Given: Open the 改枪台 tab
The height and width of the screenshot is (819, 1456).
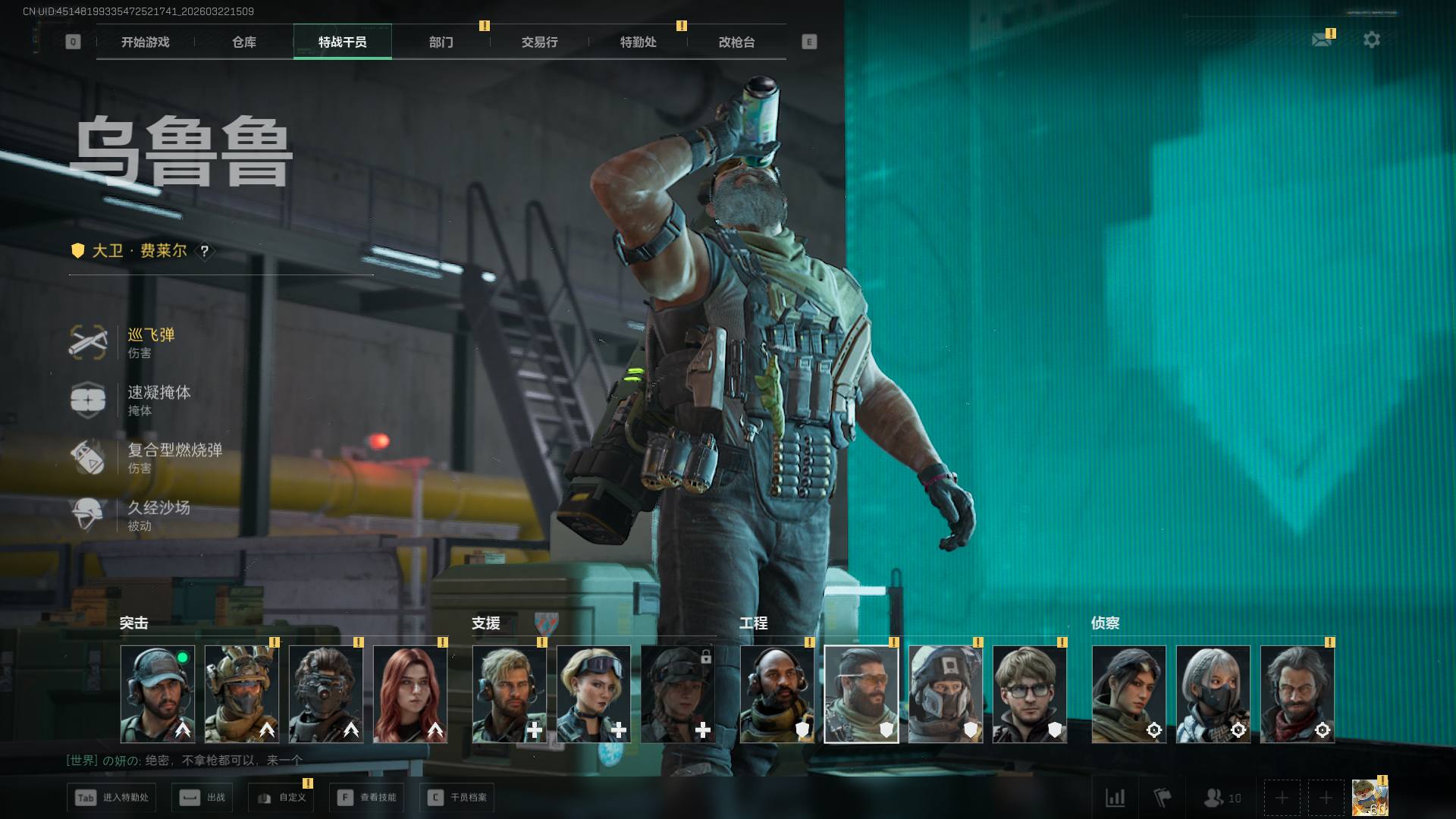Looking at the screenshot, I should coord(736,42).
